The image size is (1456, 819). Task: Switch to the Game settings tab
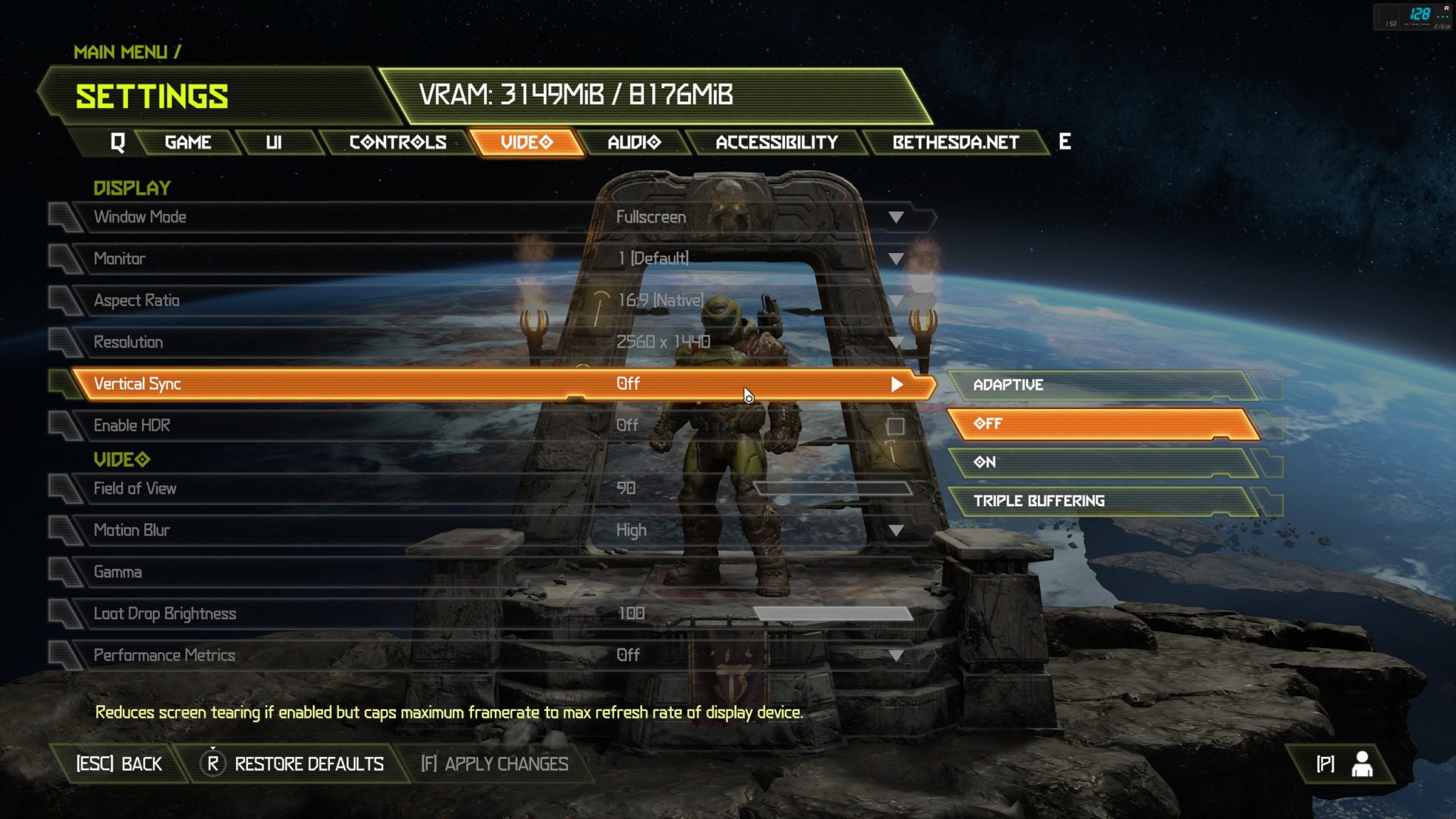click(188, 142)
